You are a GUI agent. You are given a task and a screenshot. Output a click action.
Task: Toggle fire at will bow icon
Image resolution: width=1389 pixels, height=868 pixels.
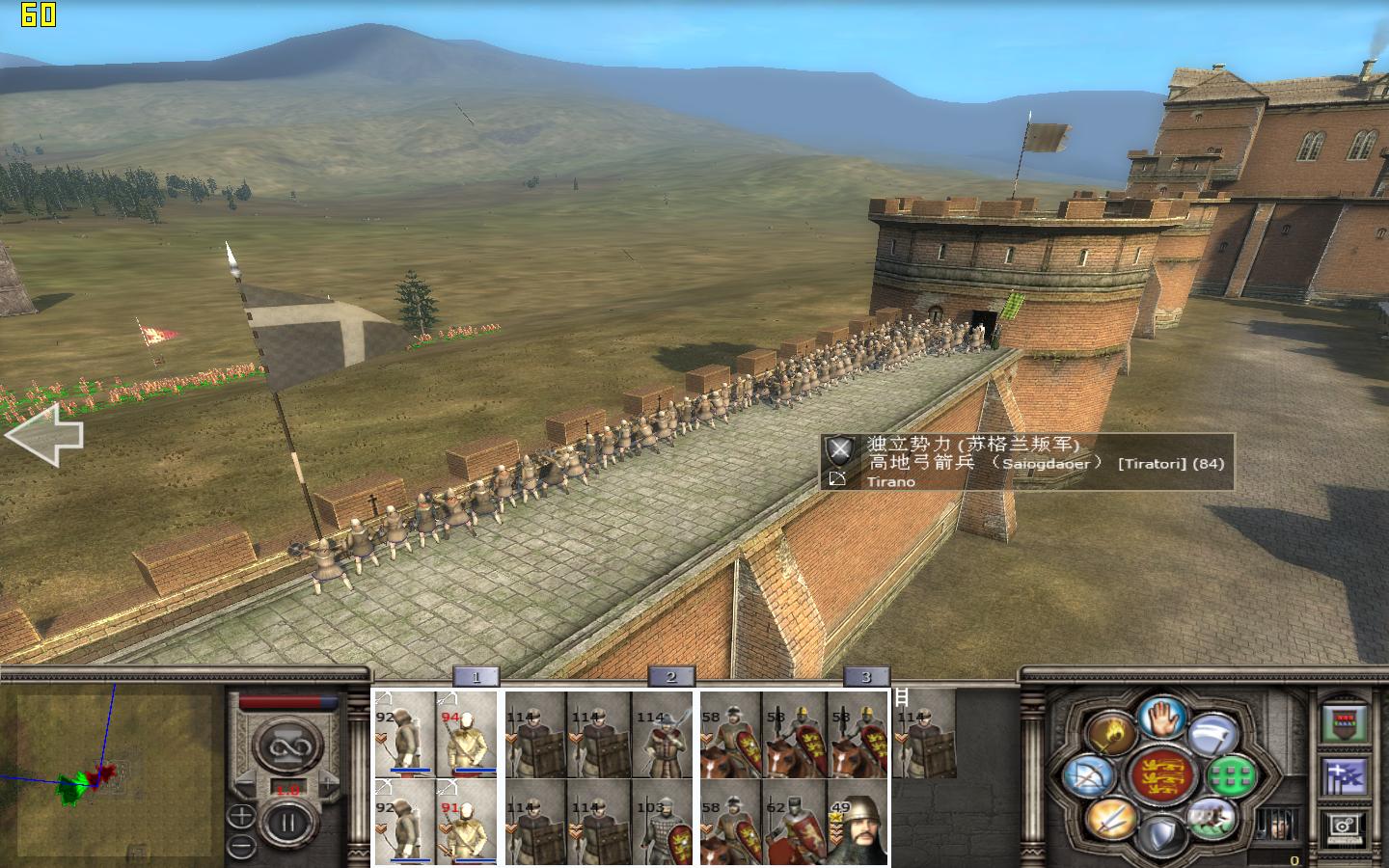tap(1091, 776)
